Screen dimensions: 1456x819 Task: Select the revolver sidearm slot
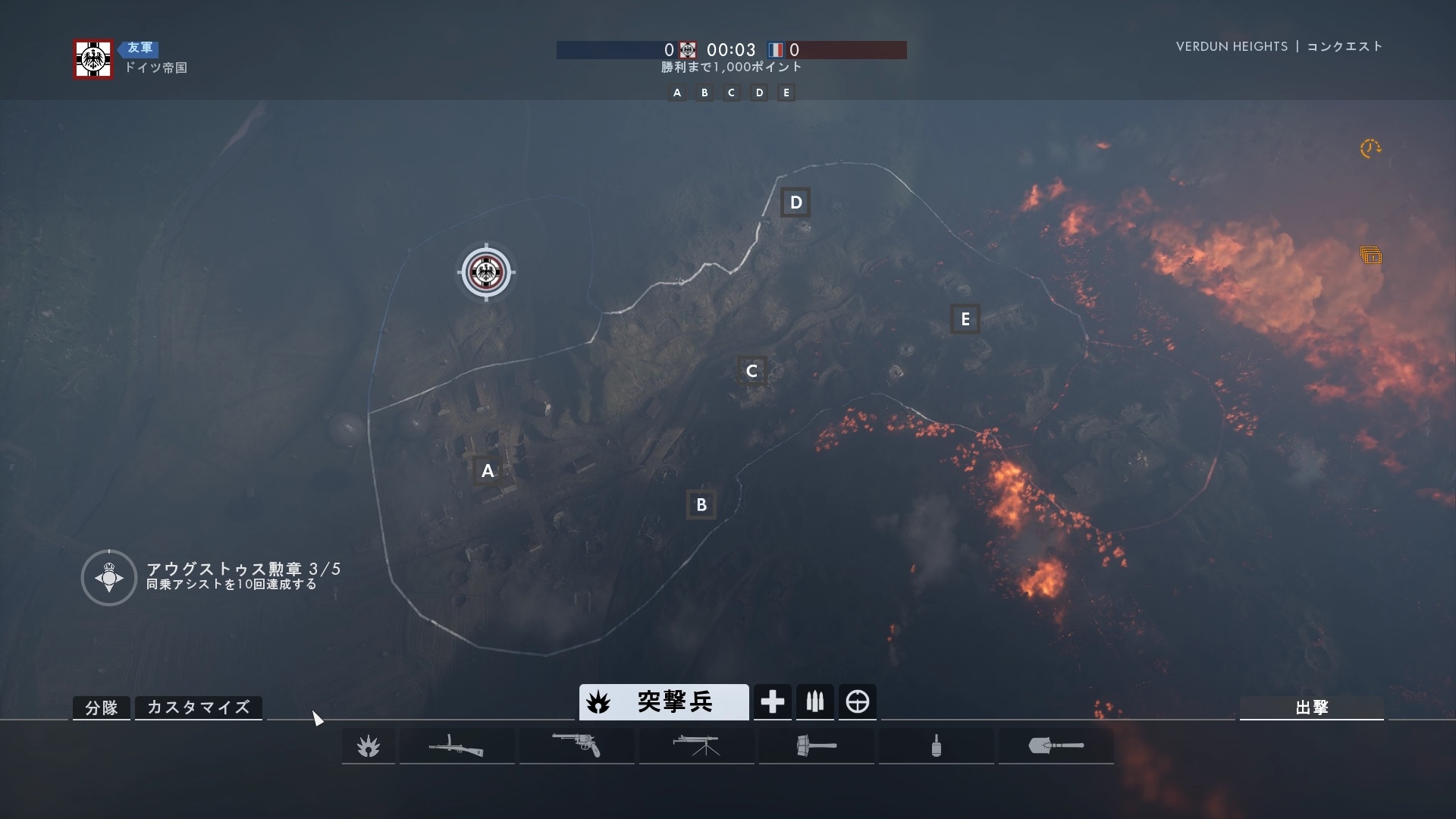pos(576,746)
